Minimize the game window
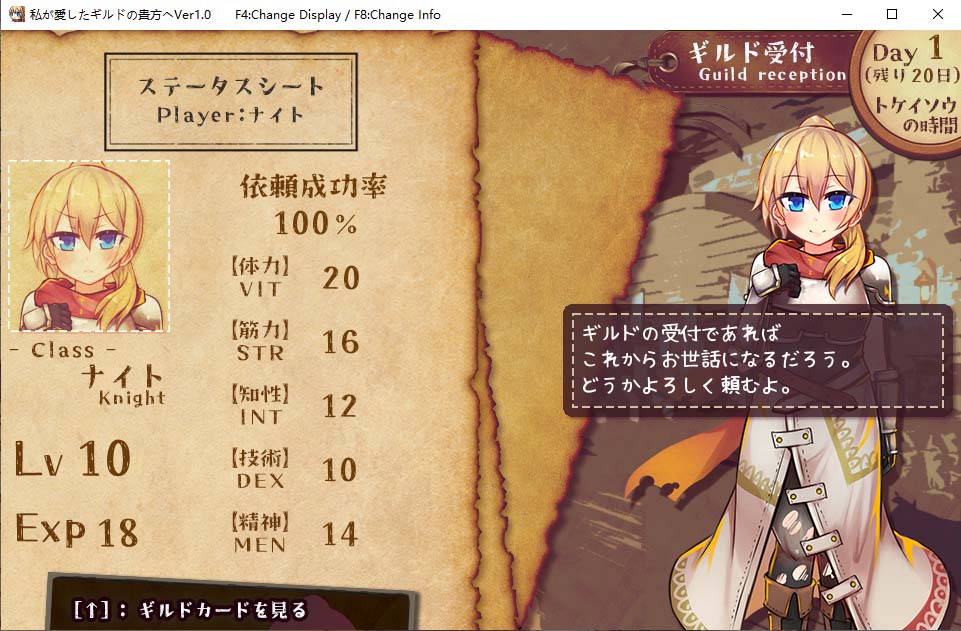 [847, 14]
